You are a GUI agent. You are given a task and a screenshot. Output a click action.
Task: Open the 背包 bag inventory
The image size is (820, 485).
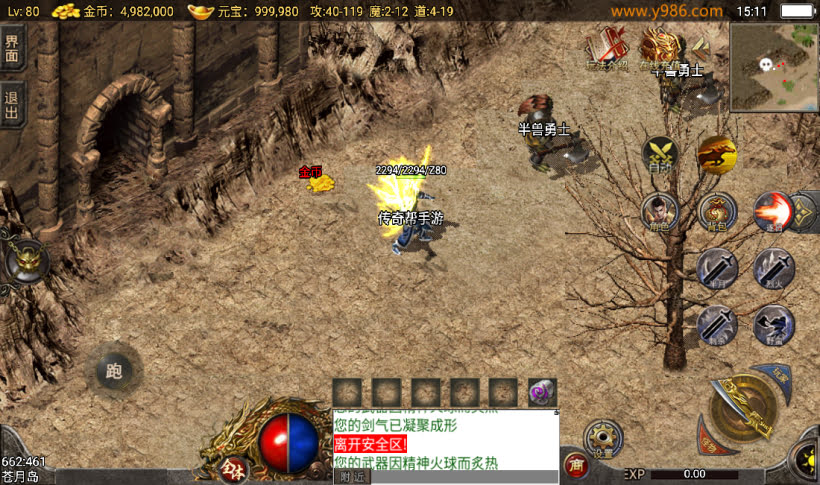717,211
